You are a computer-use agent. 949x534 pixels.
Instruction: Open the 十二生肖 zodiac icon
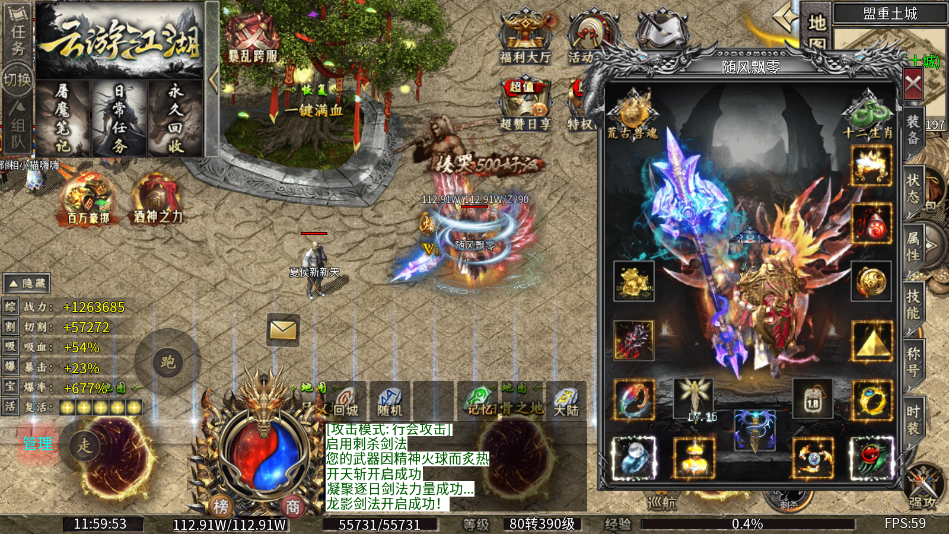pyautogui.click(x=864, y=113)
